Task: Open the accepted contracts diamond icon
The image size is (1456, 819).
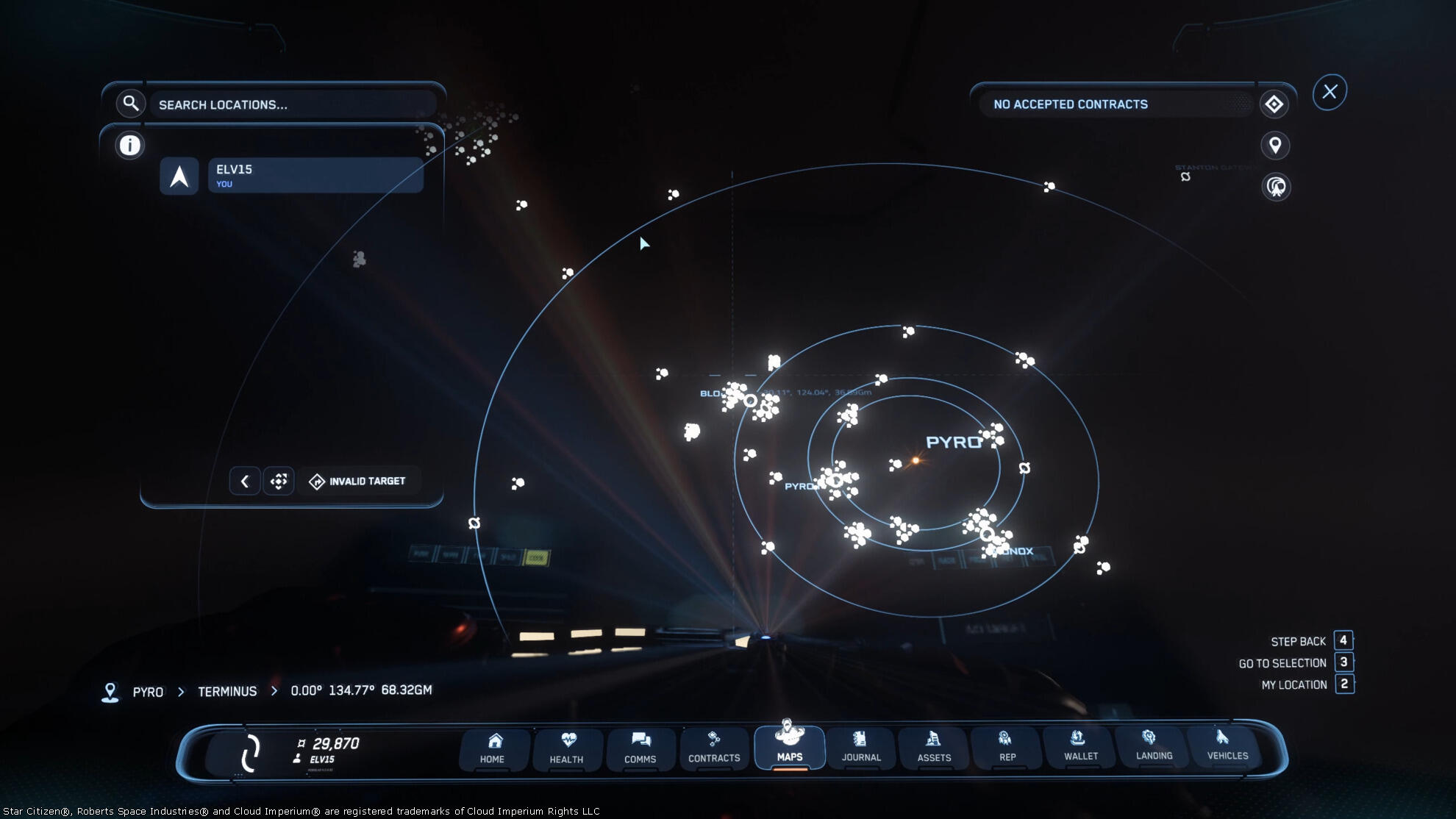Action: click(1274, 104)
